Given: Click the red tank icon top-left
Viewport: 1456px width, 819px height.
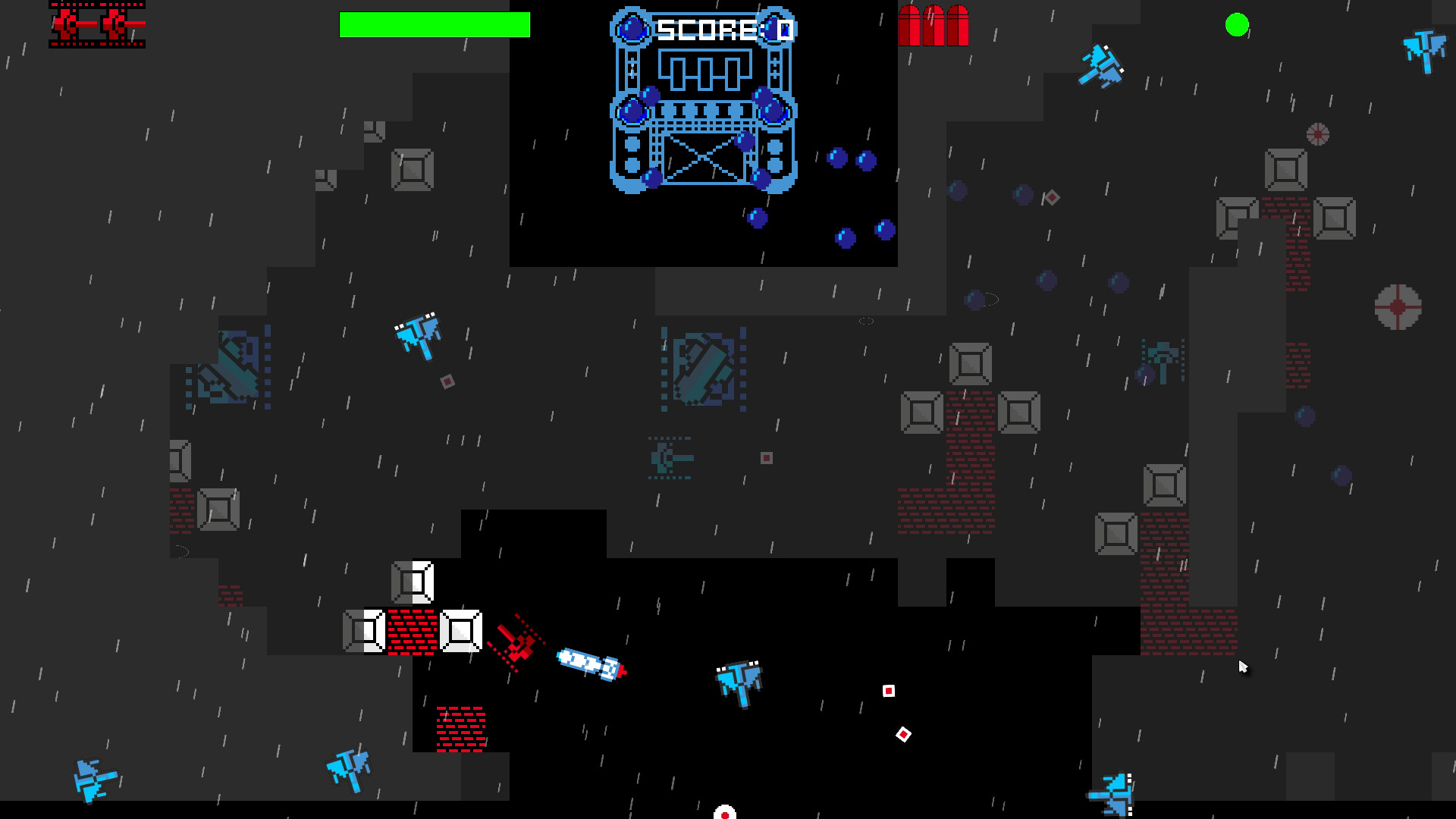Looking at the screenshot, I should (x=97, y=25).
